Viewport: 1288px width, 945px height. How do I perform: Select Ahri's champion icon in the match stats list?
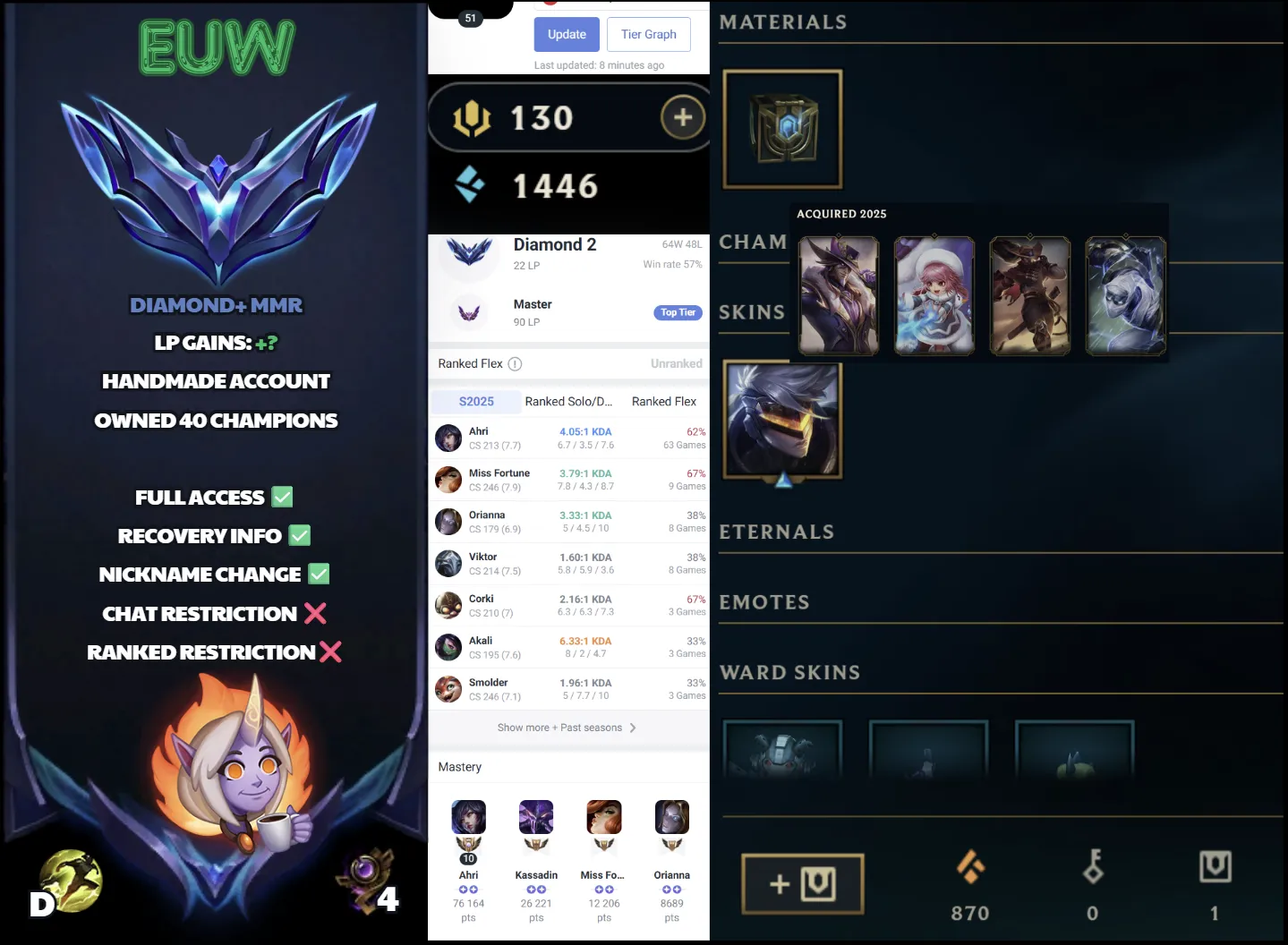(x=448, y=438)
